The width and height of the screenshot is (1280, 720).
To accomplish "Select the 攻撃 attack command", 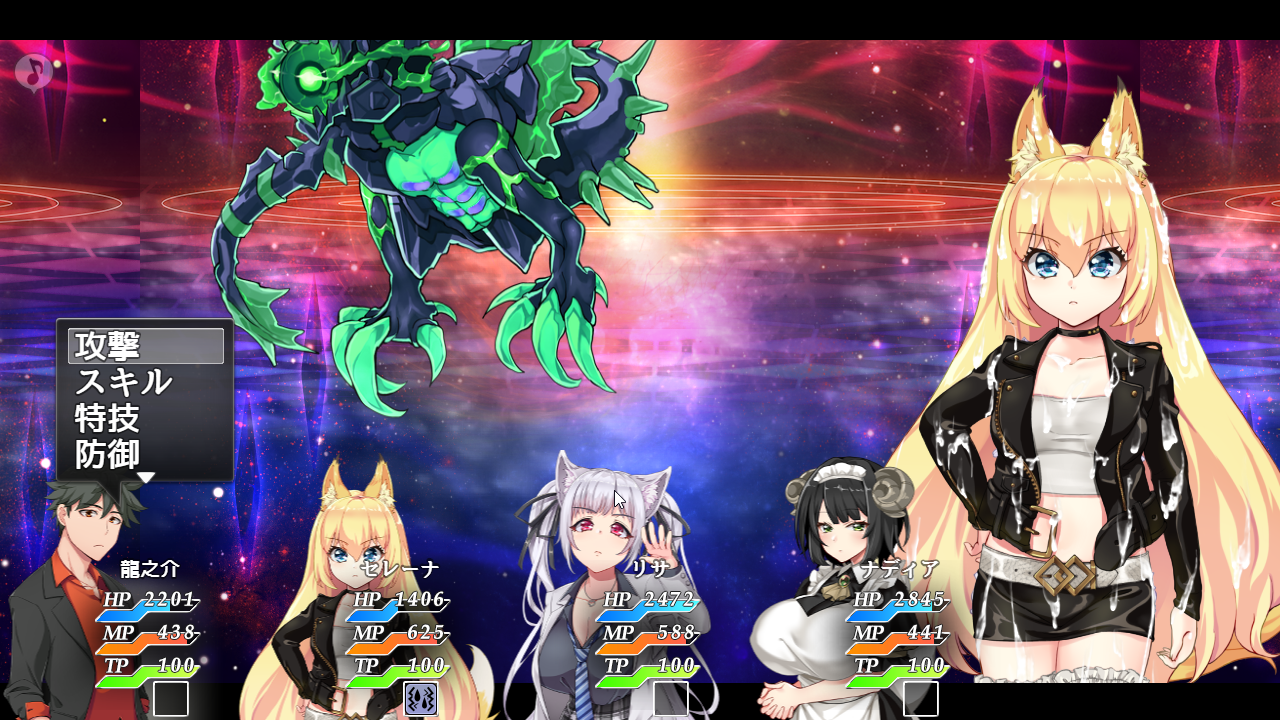I will [146, 346].
